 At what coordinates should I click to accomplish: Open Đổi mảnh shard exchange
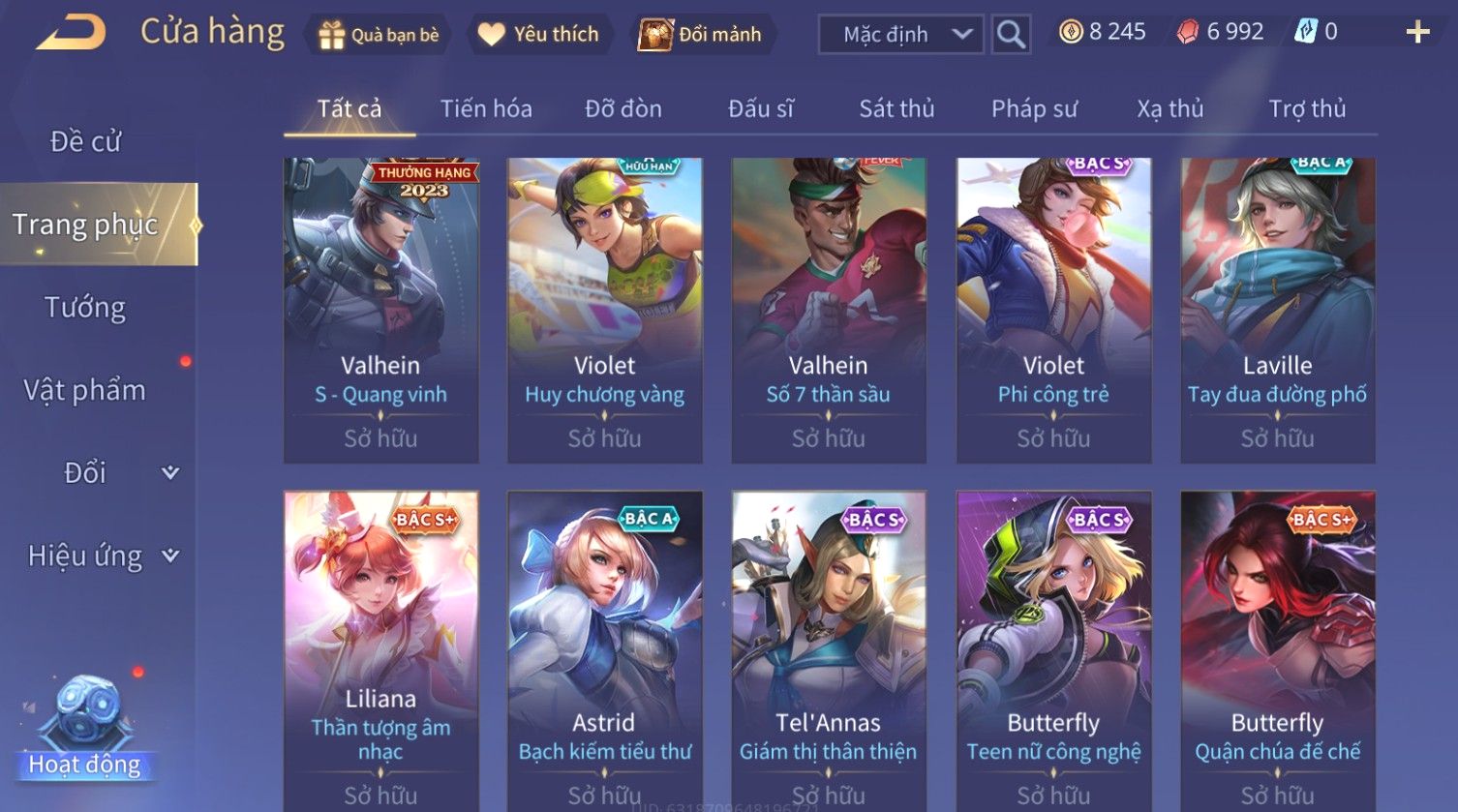tap(701, 35)
